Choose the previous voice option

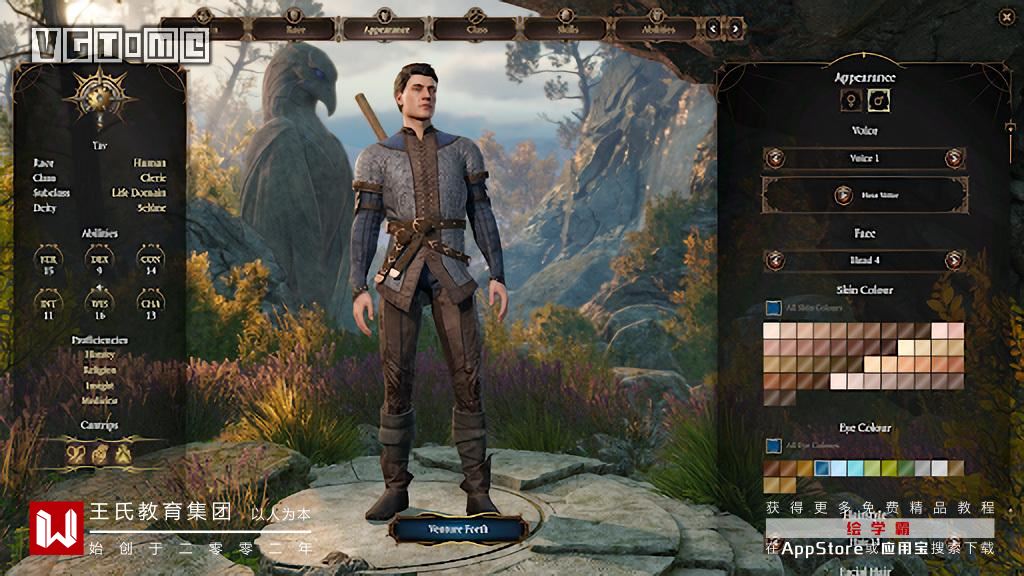tap(775, 158)
